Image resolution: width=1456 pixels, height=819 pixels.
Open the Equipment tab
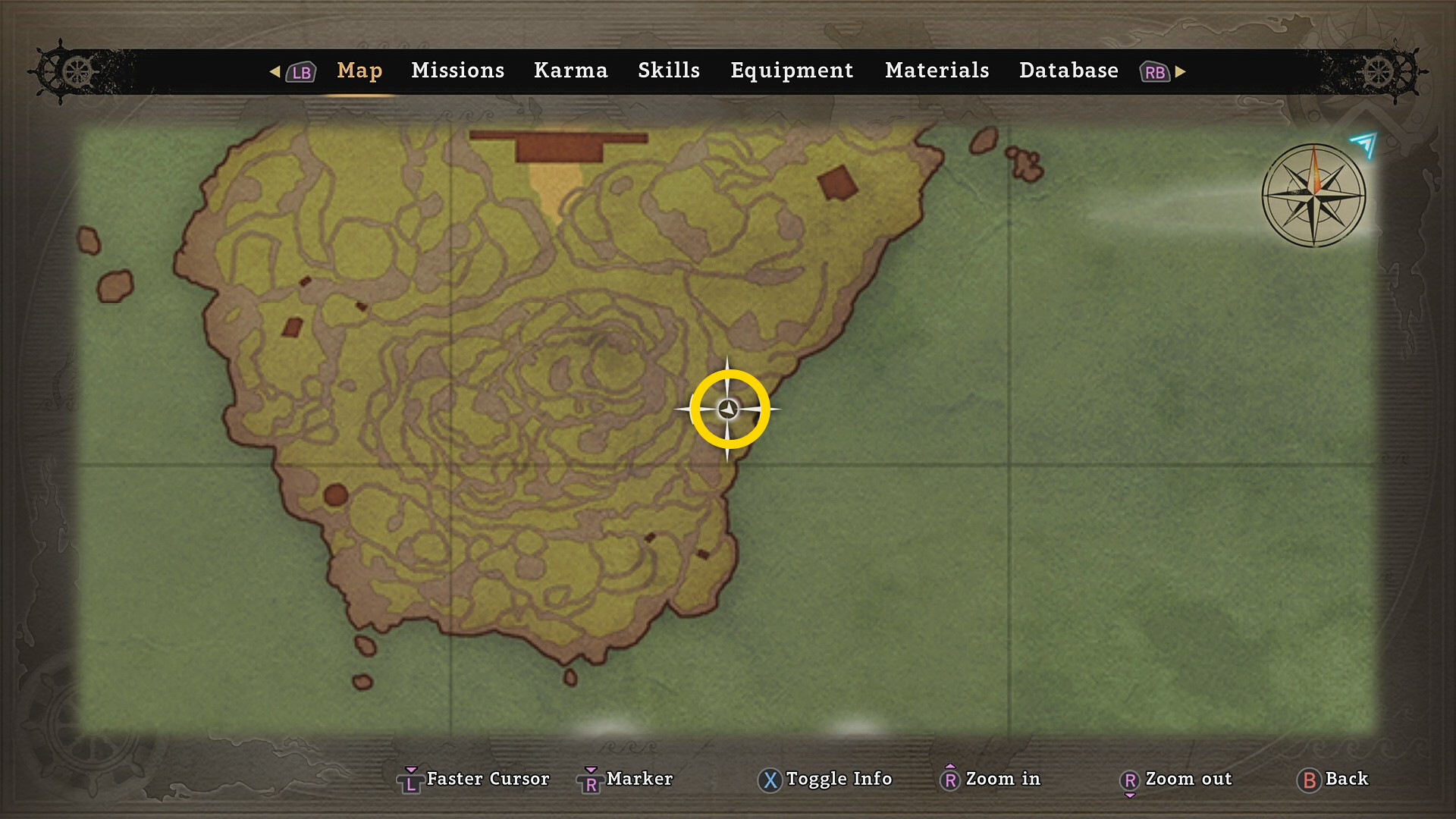[792, 71]
